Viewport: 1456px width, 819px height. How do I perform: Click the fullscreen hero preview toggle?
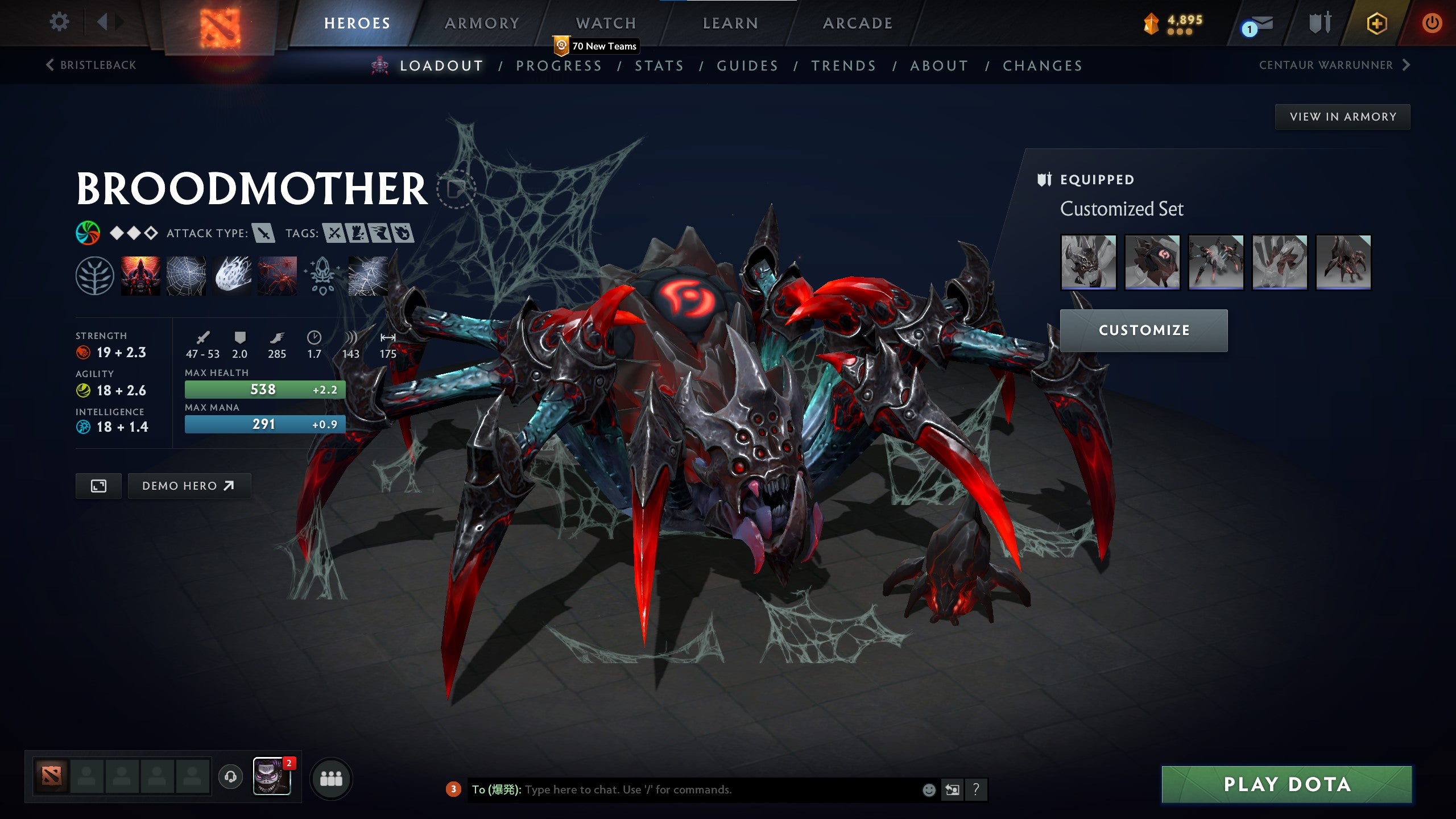coord(98,486)
